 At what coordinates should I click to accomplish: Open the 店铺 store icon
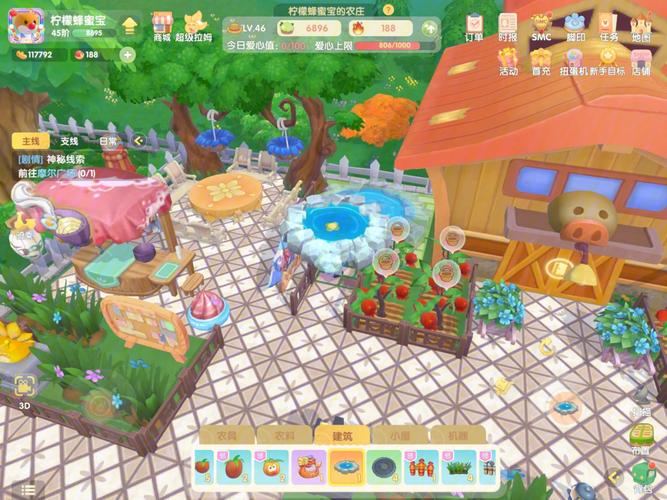point(641,62)
